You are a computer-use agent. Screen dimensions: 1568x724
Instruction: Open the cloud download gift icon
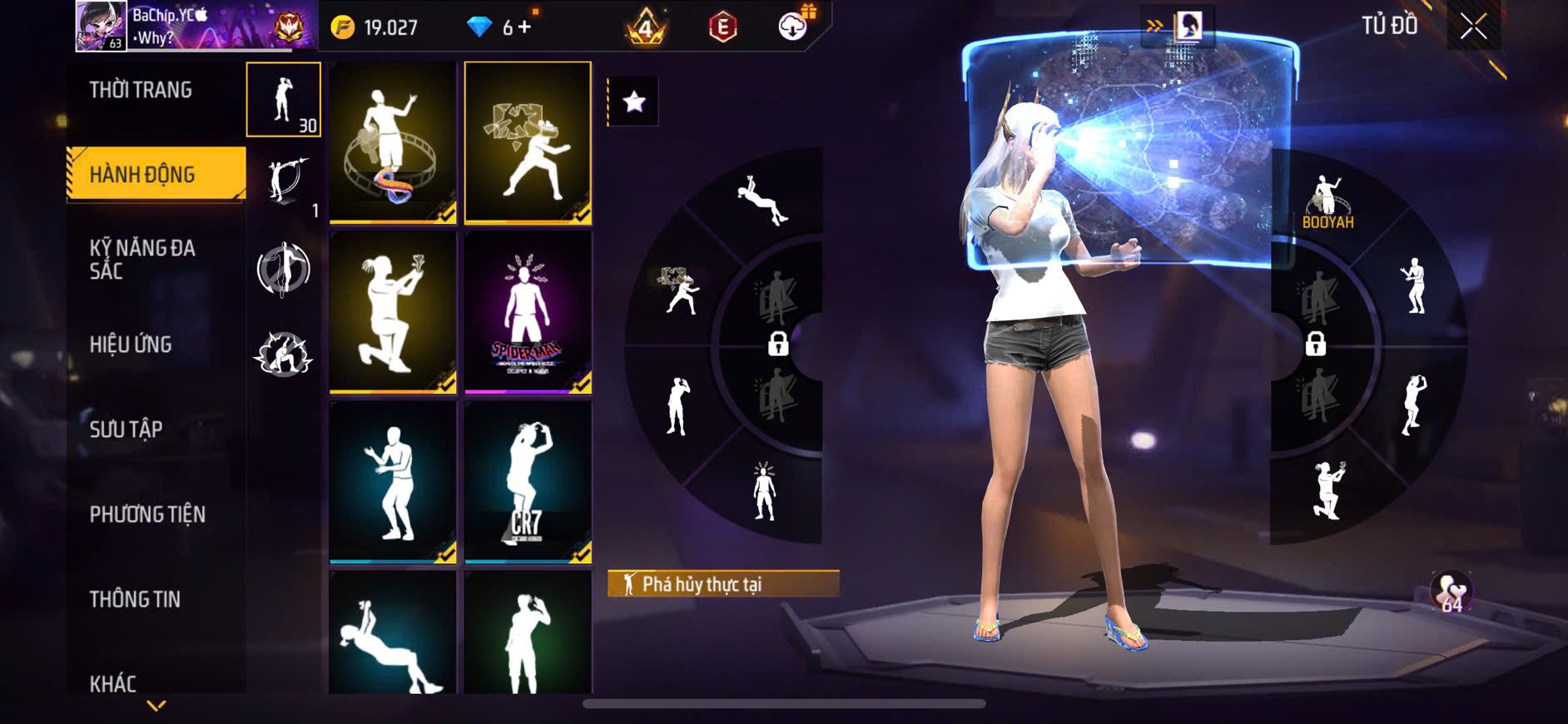[x=793, y=27]
